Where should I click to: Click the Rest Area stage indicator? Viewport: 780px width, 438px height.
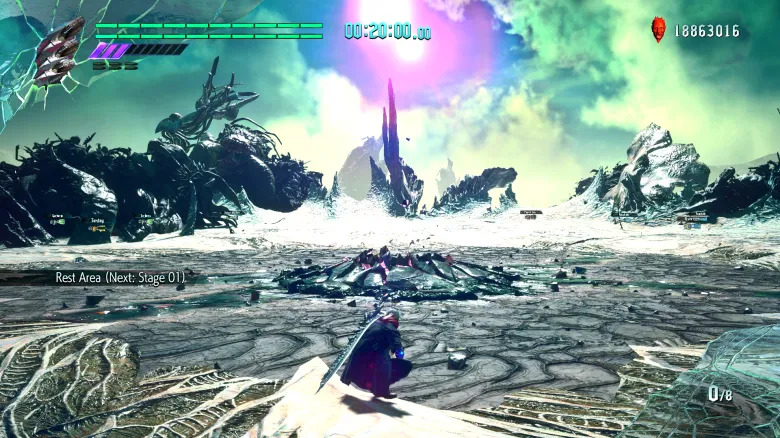tap(119, 277)
